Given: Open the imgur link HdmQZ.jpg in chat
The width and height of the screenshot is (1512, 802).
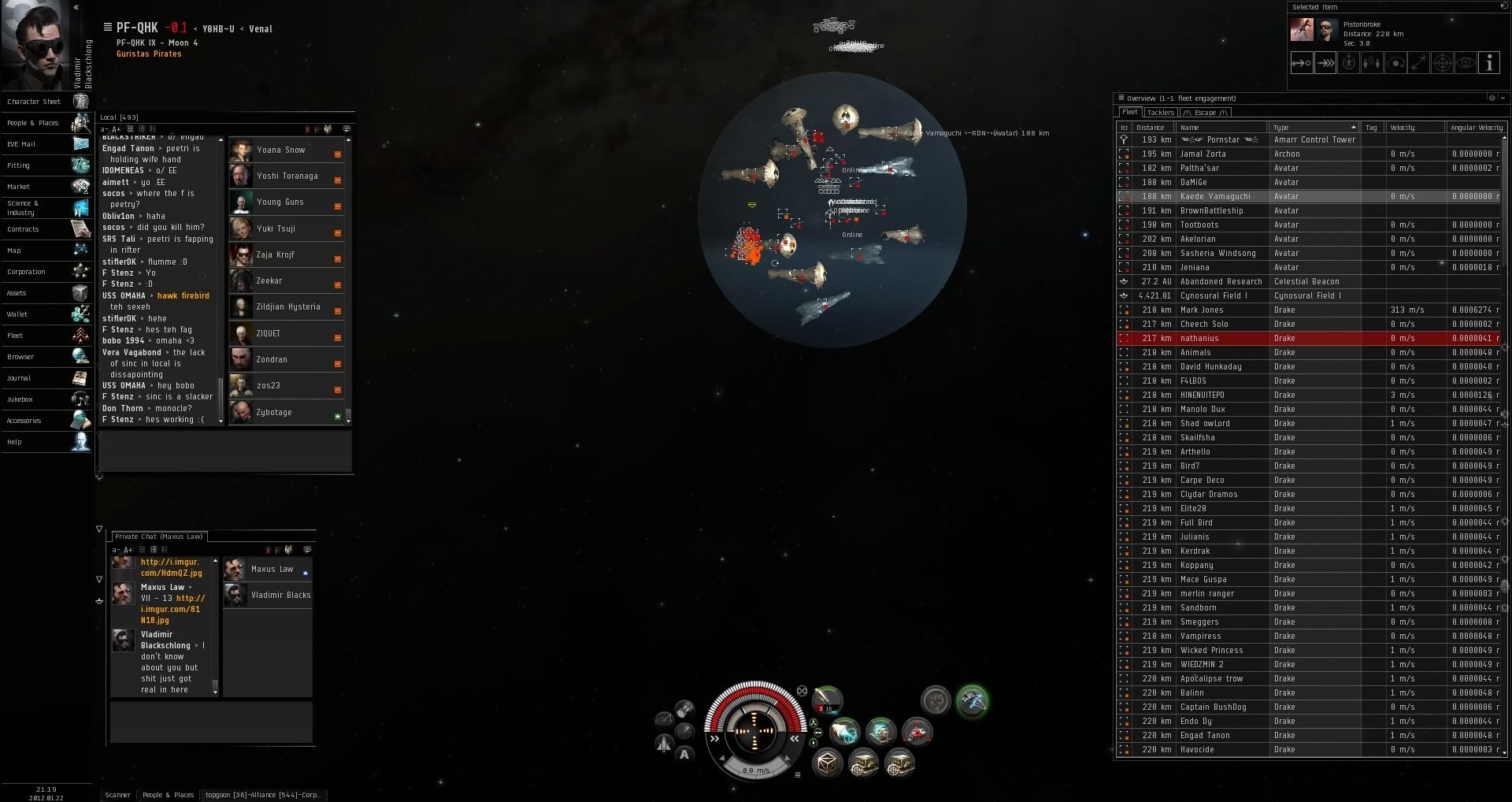Looking at the screenshot, I should point(171,567).
